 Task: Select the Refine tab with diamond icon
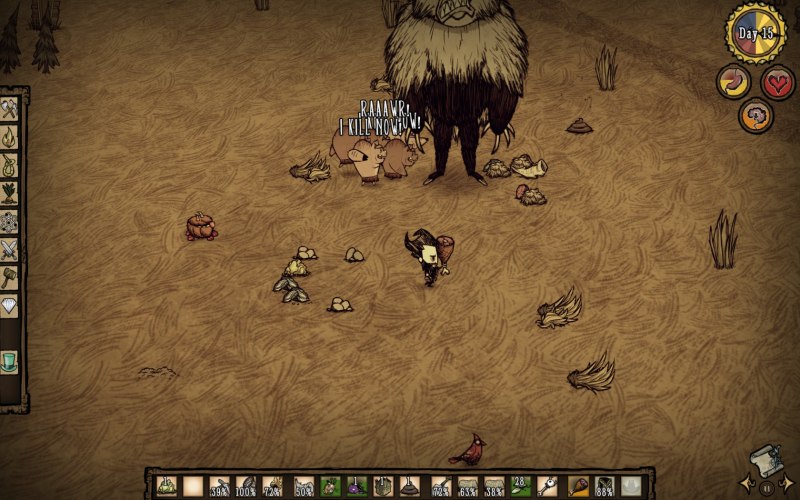click(x=10, y=305)
